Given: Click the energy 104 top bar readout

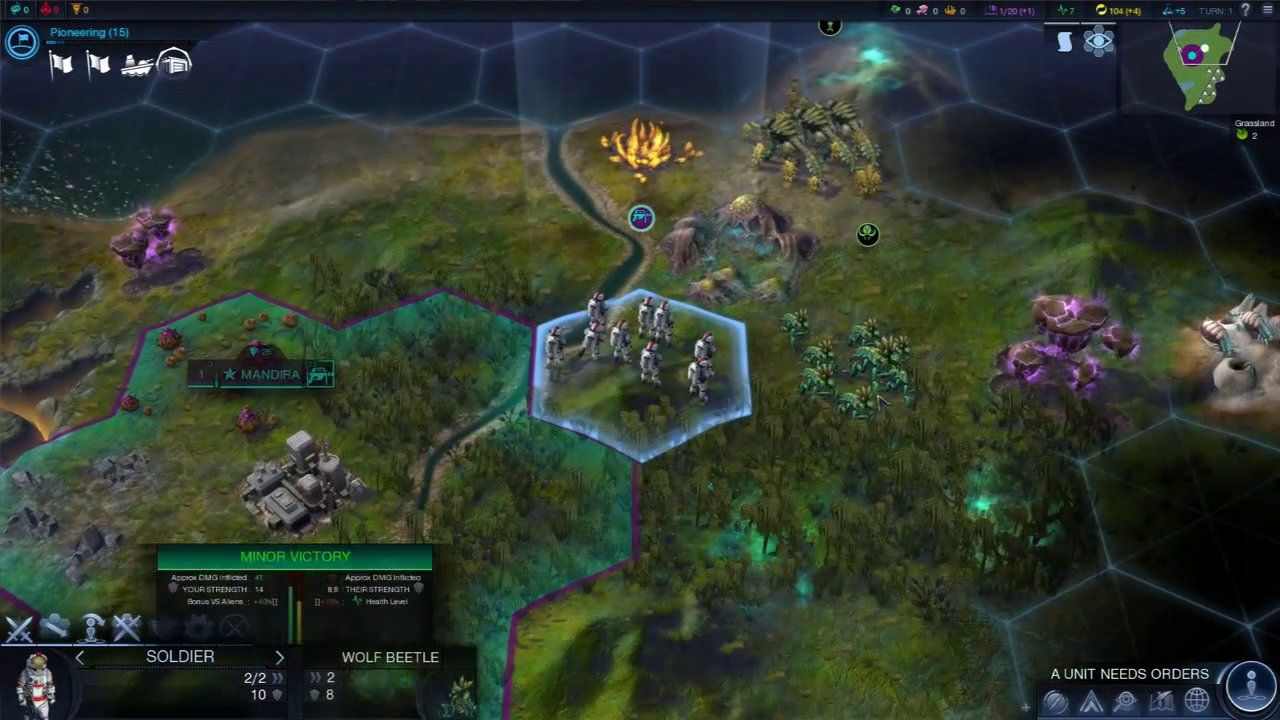Looking at the screenshot, I should [1118, 10].
